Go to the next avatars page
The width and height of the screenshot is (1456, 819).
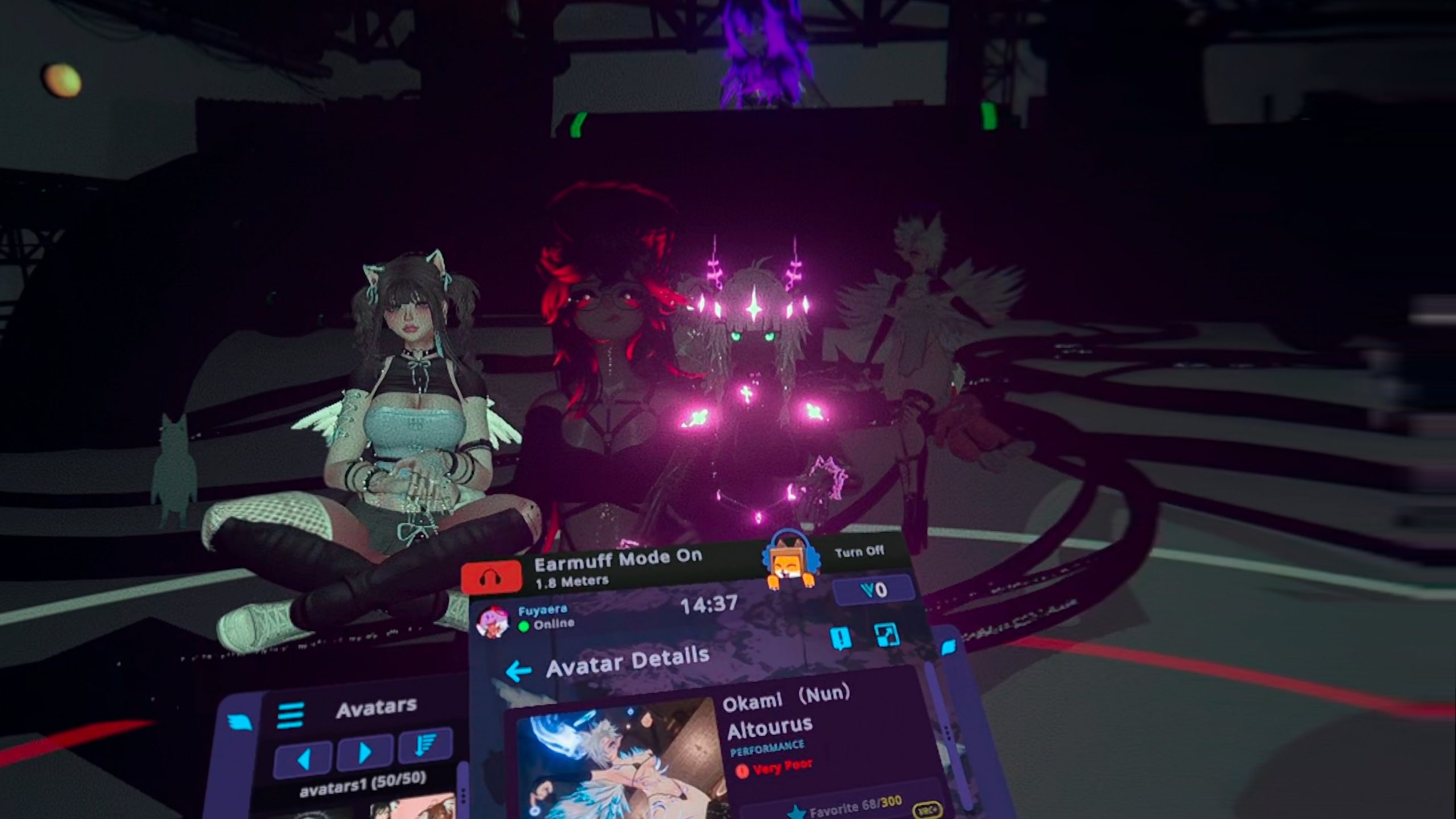pyautogui.click(x=365, y=752)
